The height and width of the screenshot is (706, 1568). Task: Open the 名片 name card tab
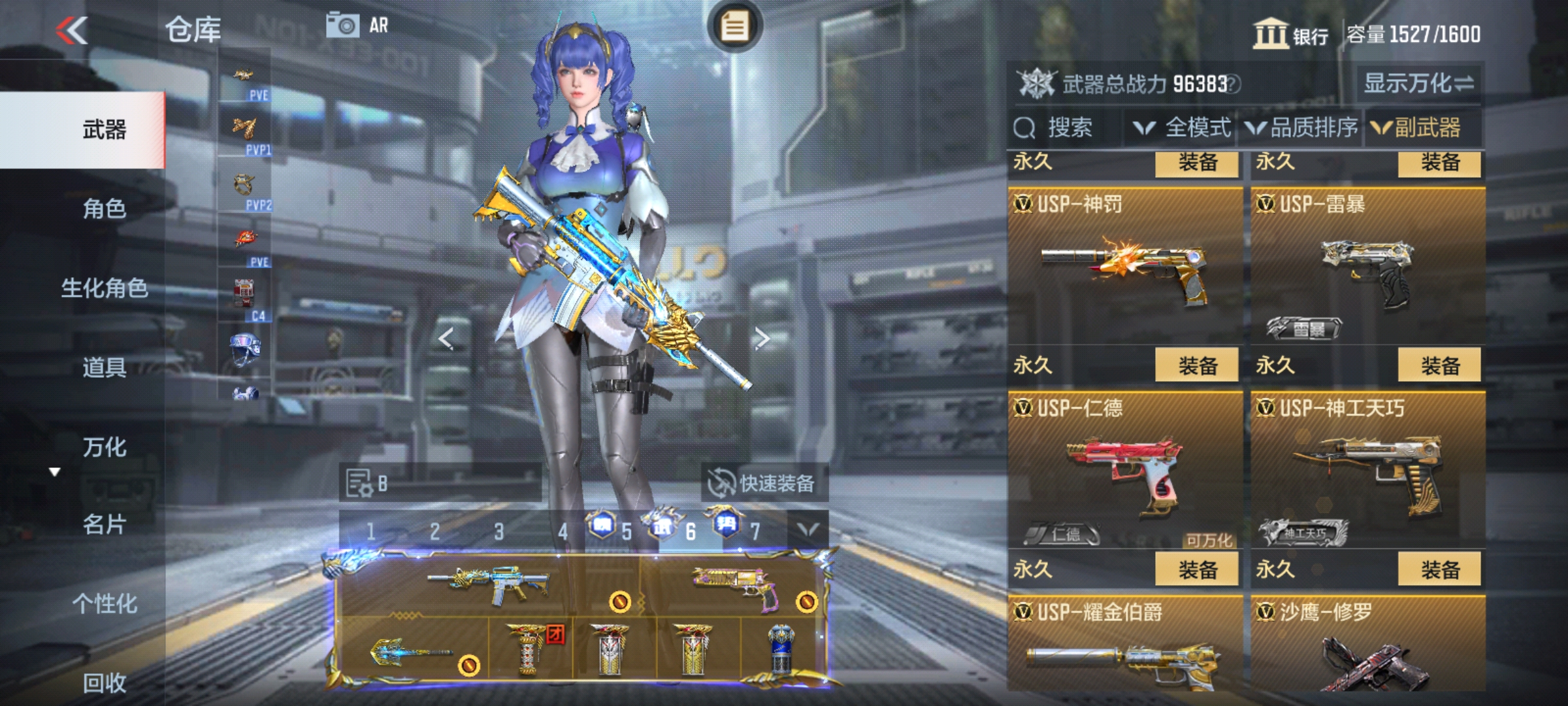(103, 524)
